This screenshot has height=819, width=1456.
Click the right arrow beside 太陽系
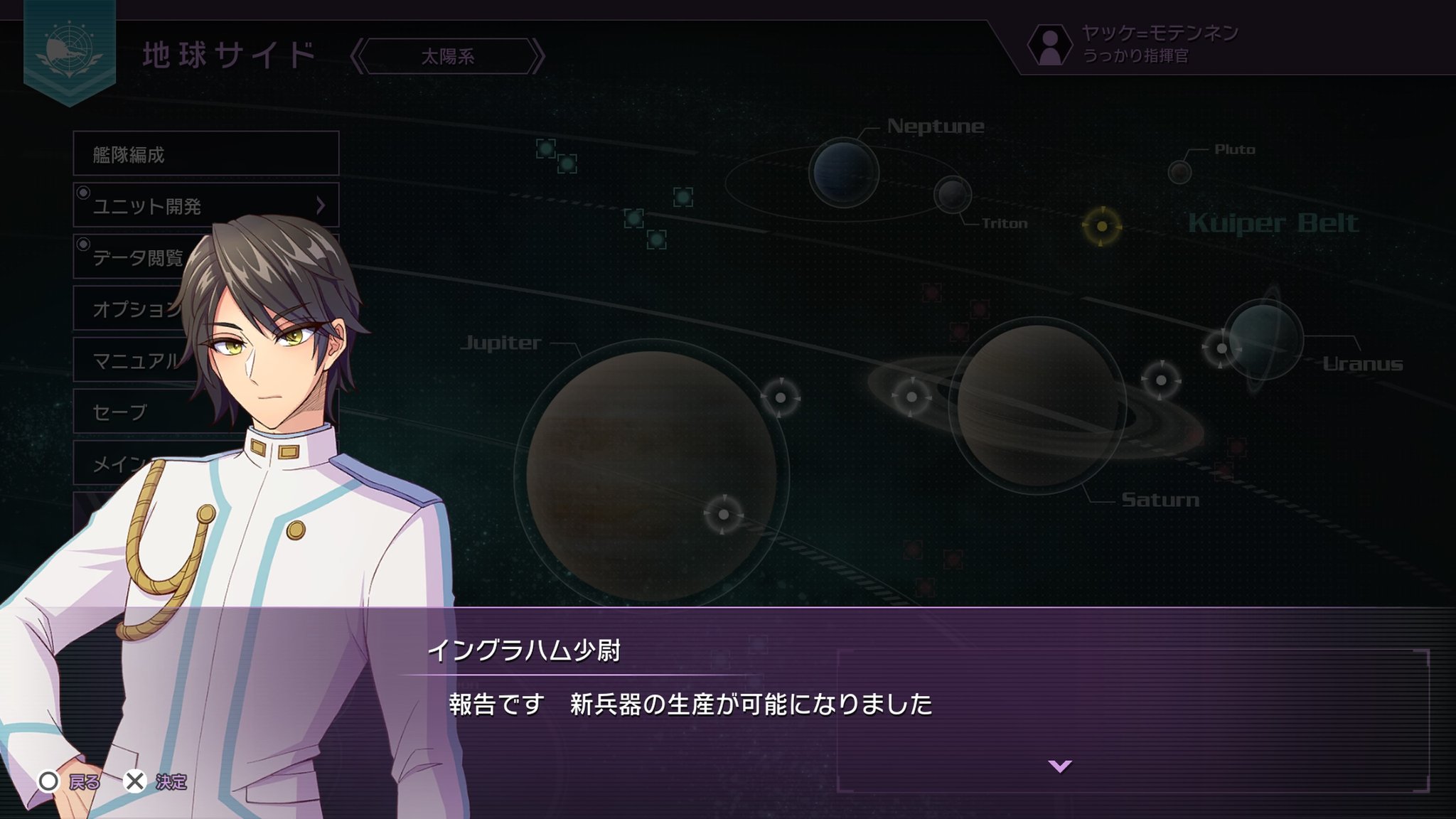pyautogui.click(x=538, y=56)
